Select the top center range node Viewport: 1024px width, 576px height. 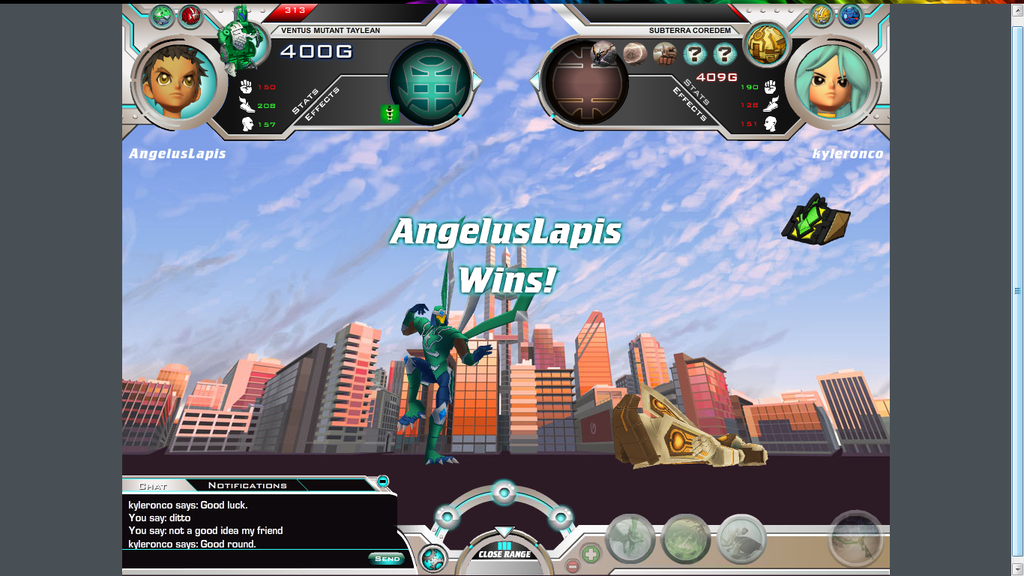click(503, 492)
